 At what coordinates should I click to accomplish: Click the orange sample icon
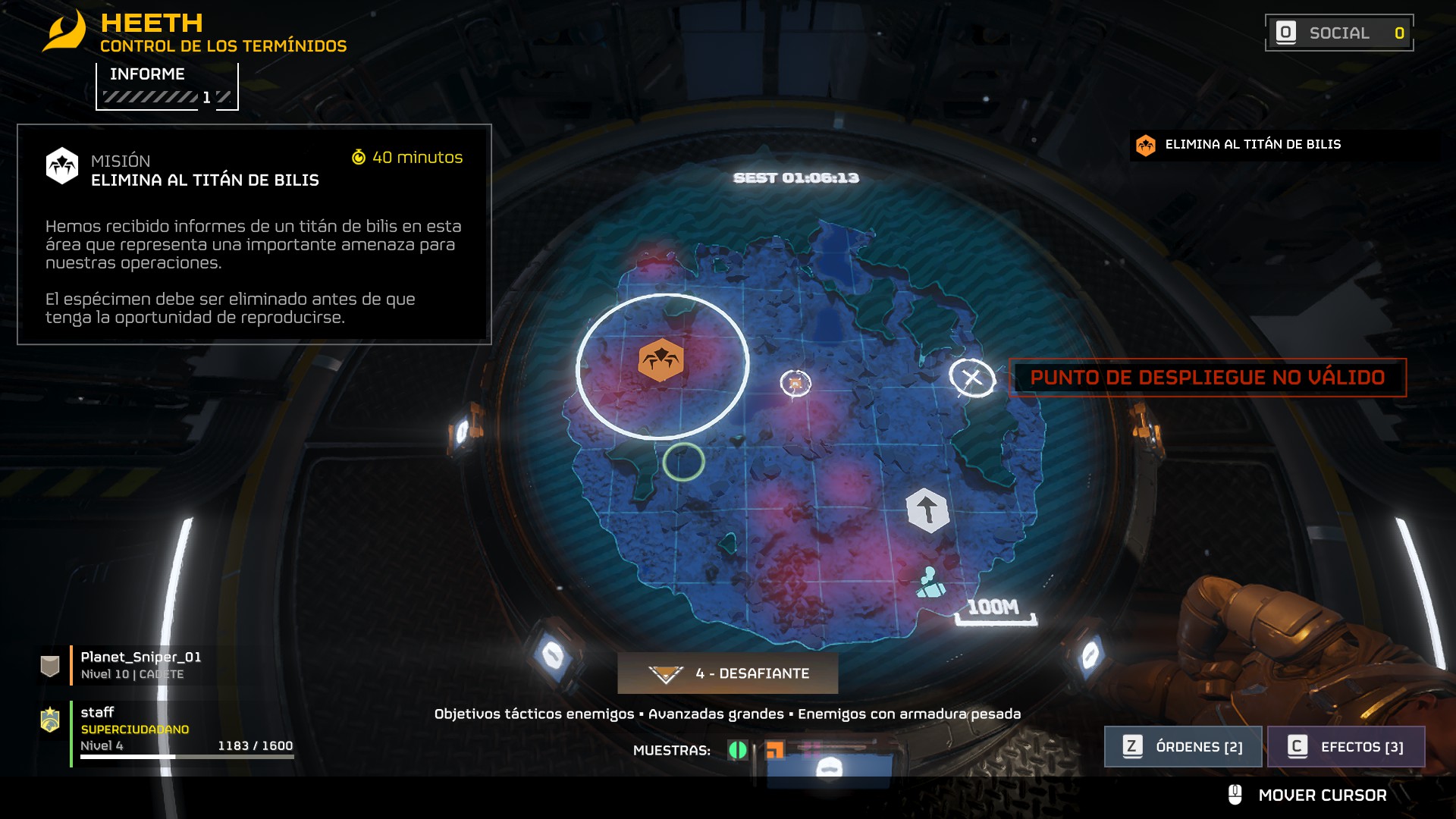pos(774,750)
